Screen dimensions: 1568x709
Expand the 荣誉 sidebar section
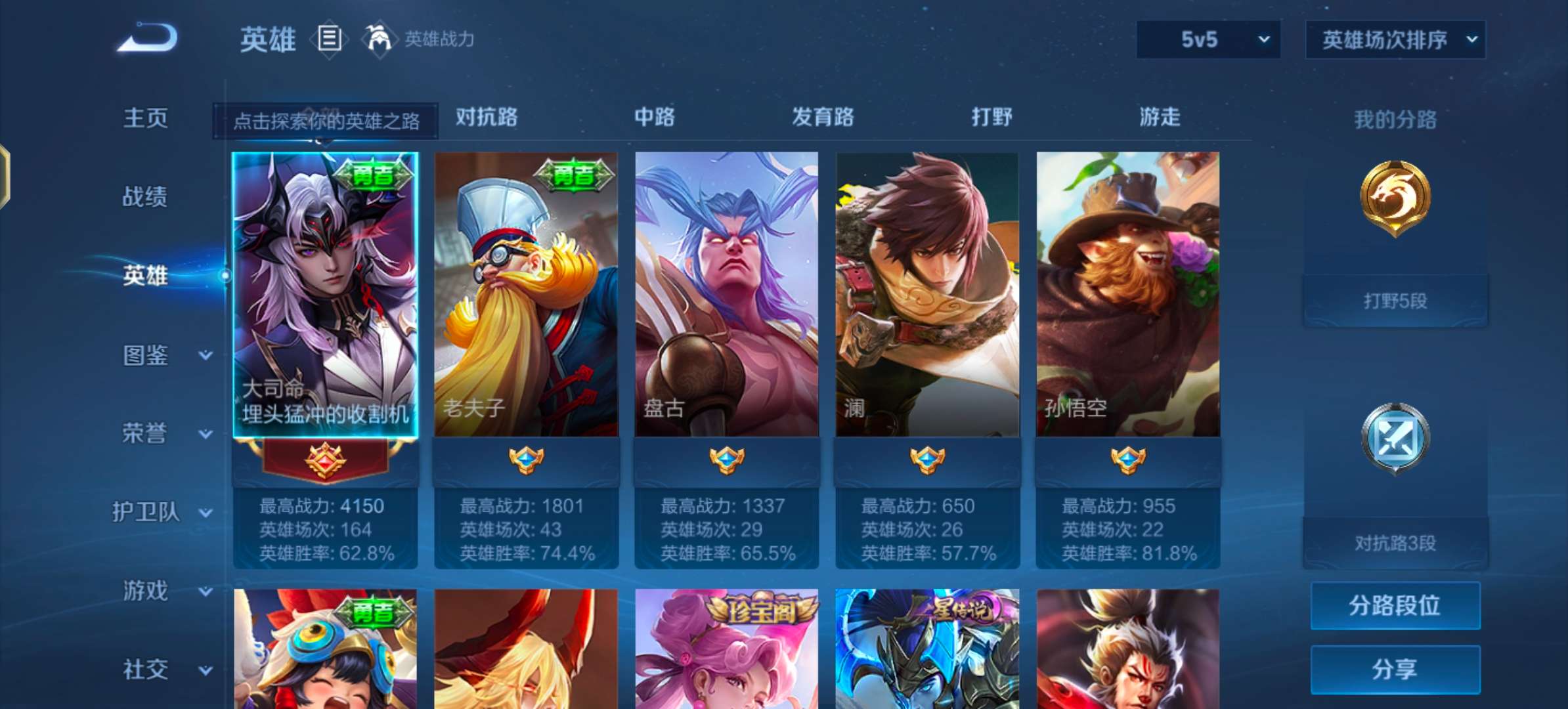pyautogui.click(x=156, y=433)
